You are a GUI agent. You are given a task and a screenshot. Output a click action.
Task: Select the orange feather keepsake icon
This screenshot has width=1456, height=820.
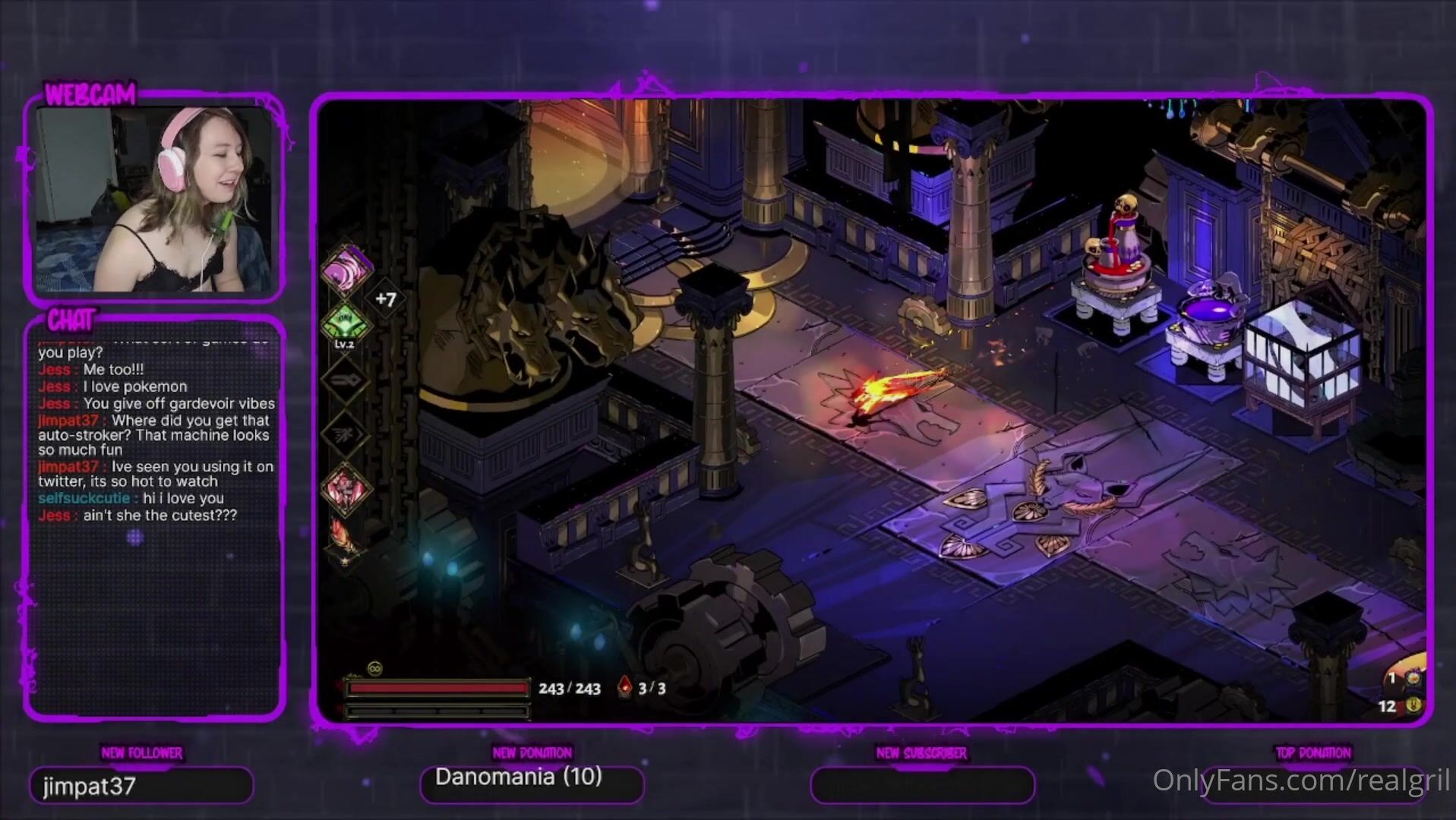[342, 537]
